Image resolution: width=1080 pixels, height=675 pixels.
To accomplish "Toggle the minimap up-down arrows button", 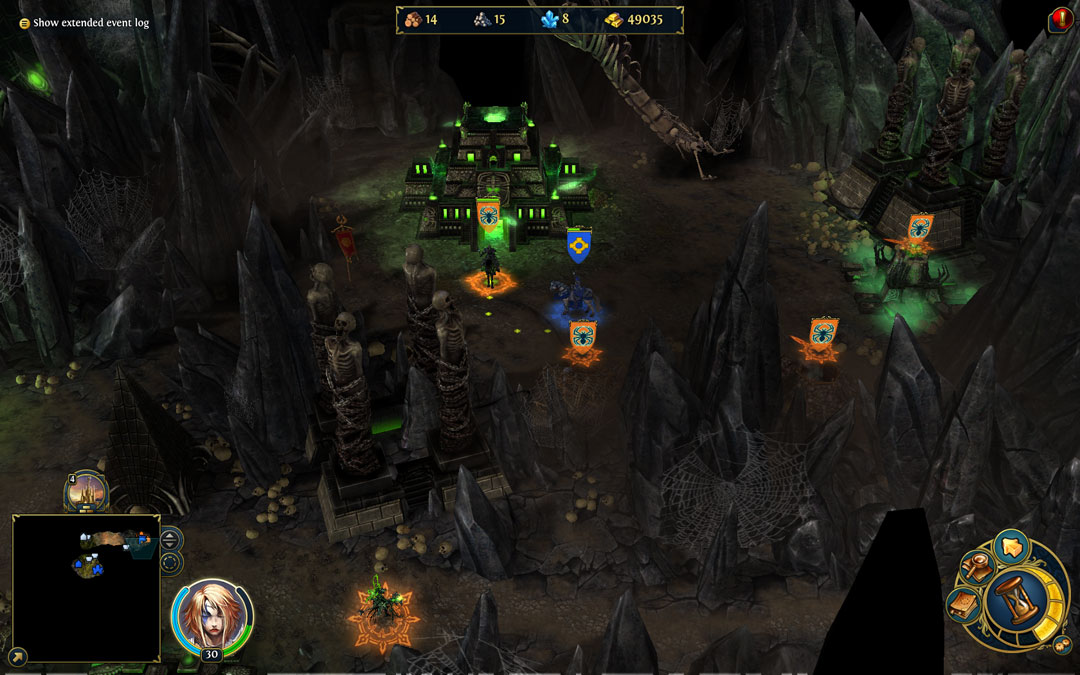I will [x=171, y=539].
